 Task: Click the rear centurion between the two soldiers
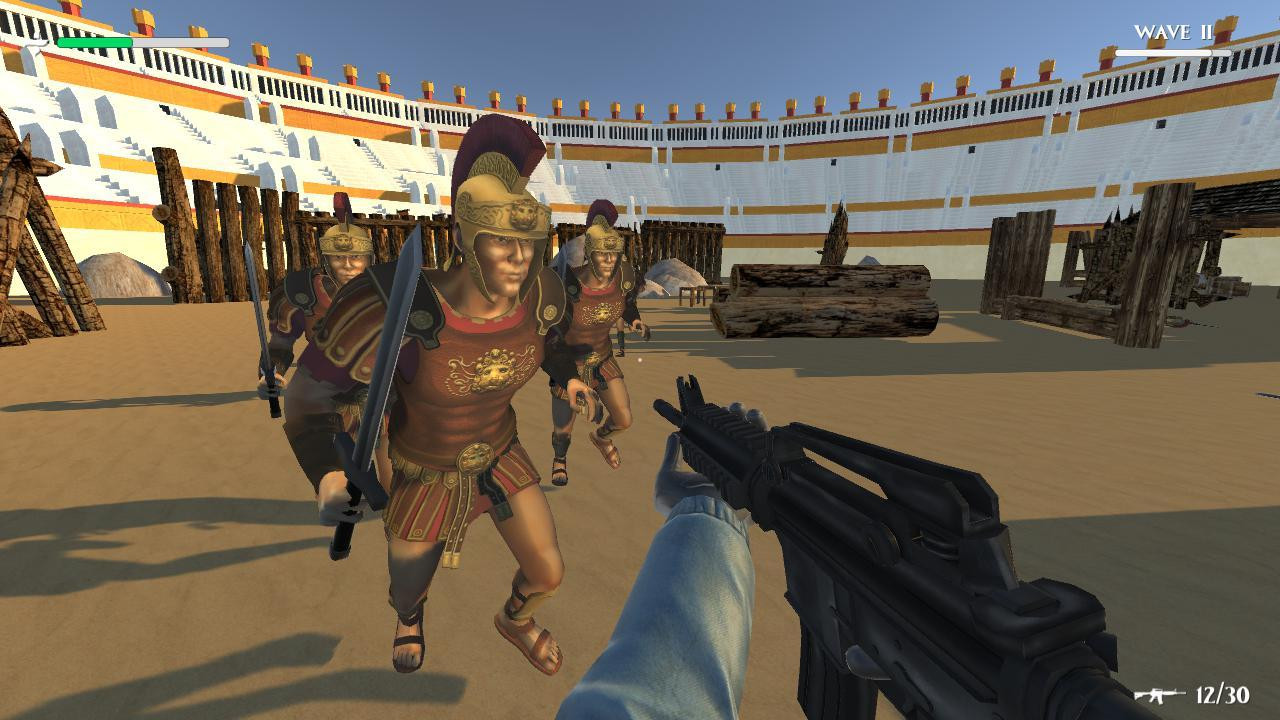pos(600,300)
